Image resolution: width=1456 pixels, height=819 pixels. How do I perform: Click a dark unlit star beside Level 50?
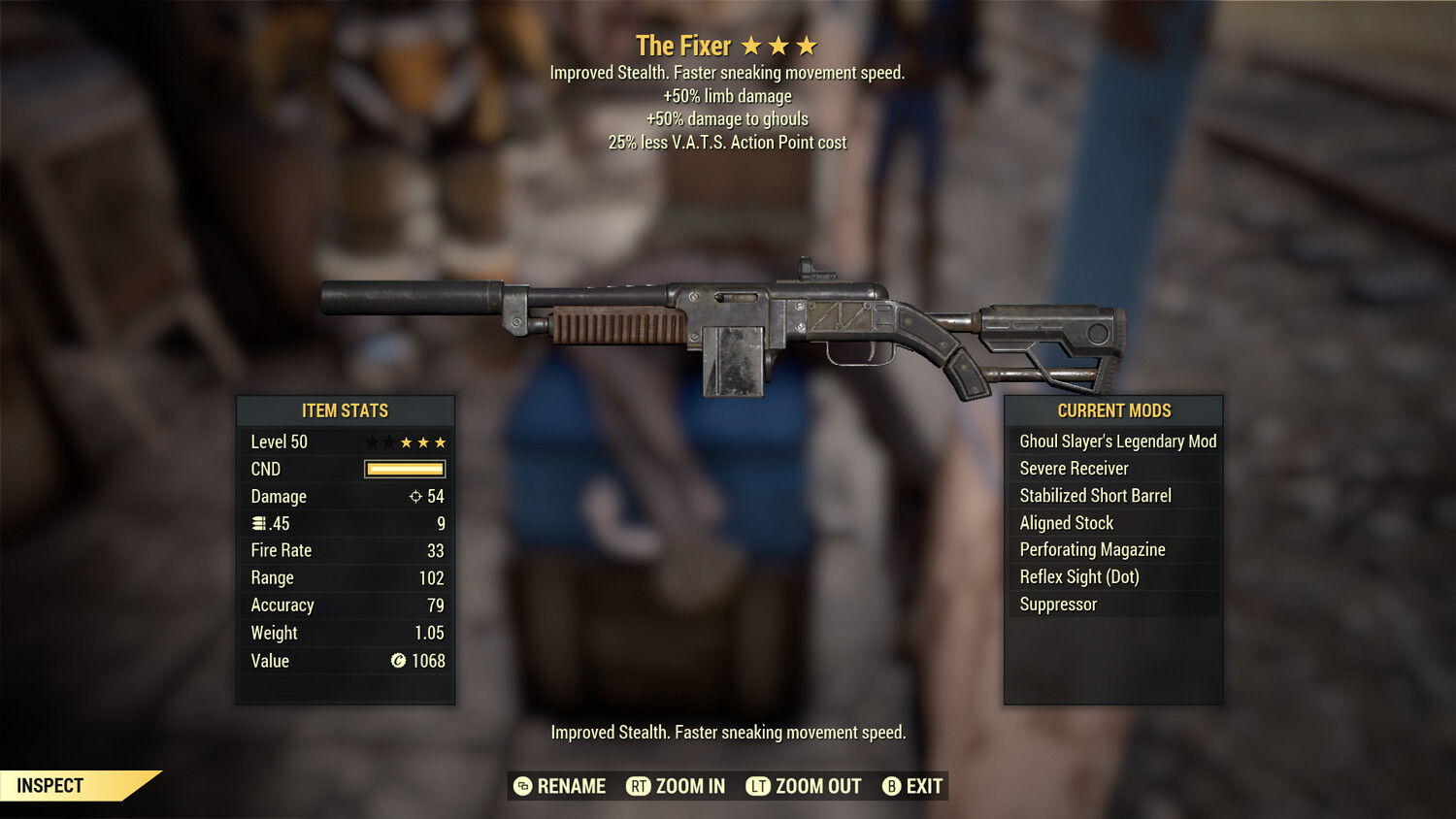[373, 442]
